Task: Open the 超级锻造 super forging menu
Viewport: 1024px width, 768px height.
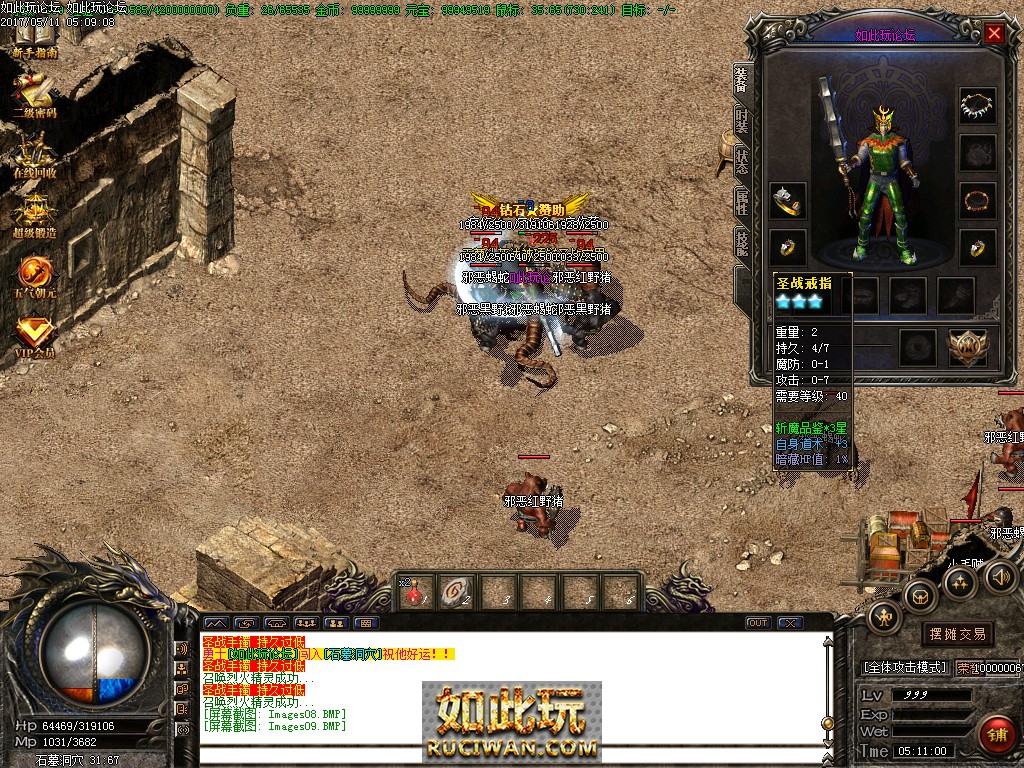Action: (x=34, y=215)
